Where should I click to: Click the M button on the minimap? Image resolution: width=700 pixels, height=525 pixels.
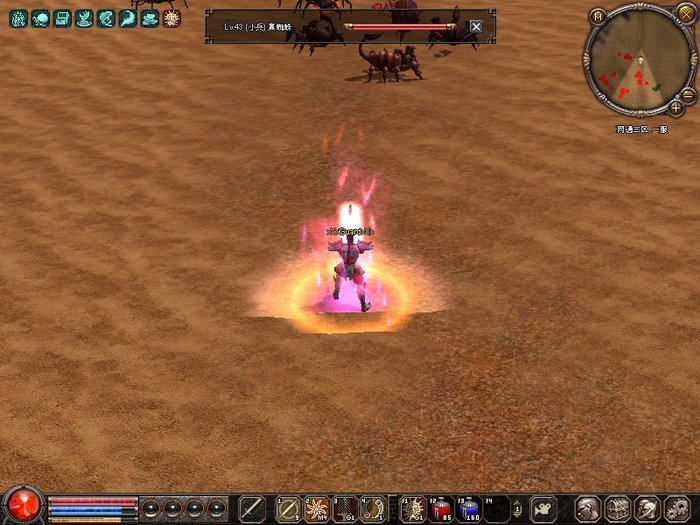tap(598, 15)
